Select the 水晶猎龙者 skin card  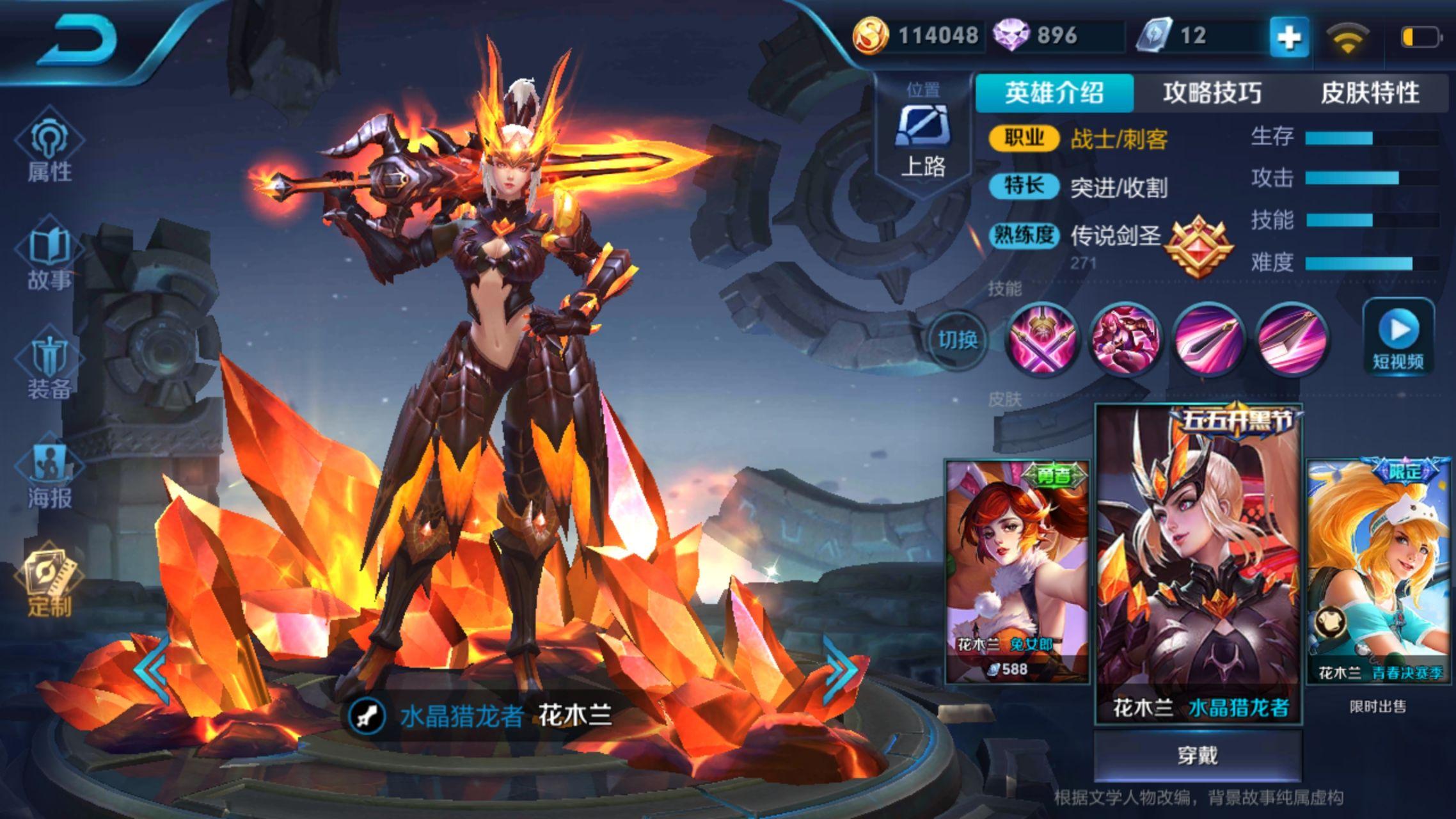click(x=1199, y=563)
